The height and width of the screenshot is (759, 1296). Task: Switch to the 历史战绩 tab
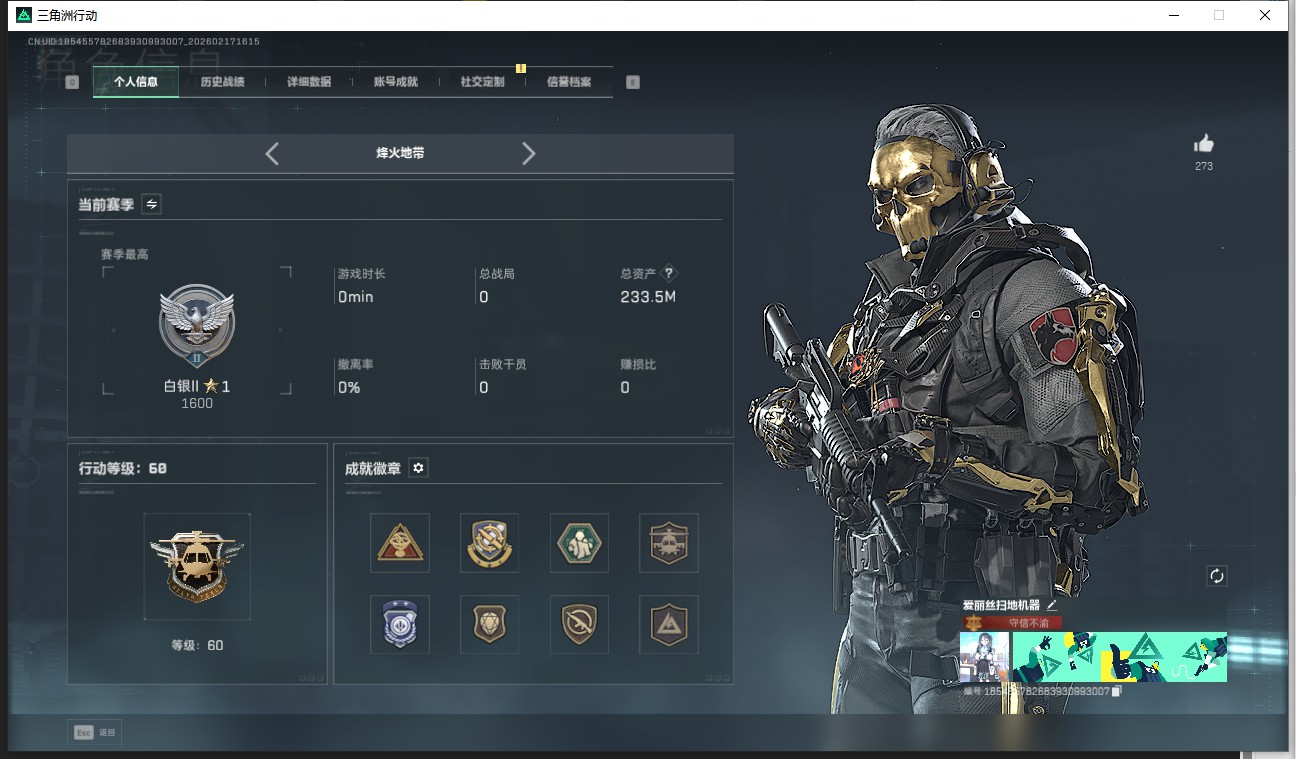(222, 81)
